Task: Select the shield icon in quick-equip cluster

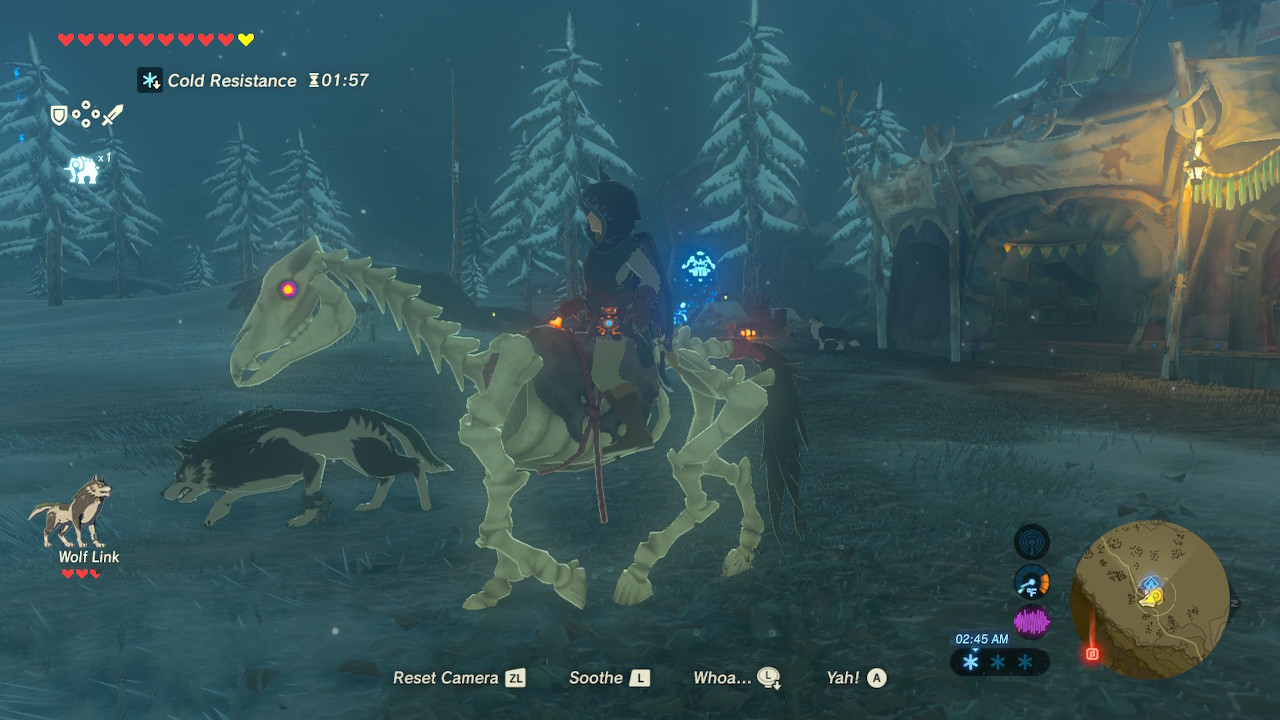Action: pyautogui.click(x=60, y=116)
